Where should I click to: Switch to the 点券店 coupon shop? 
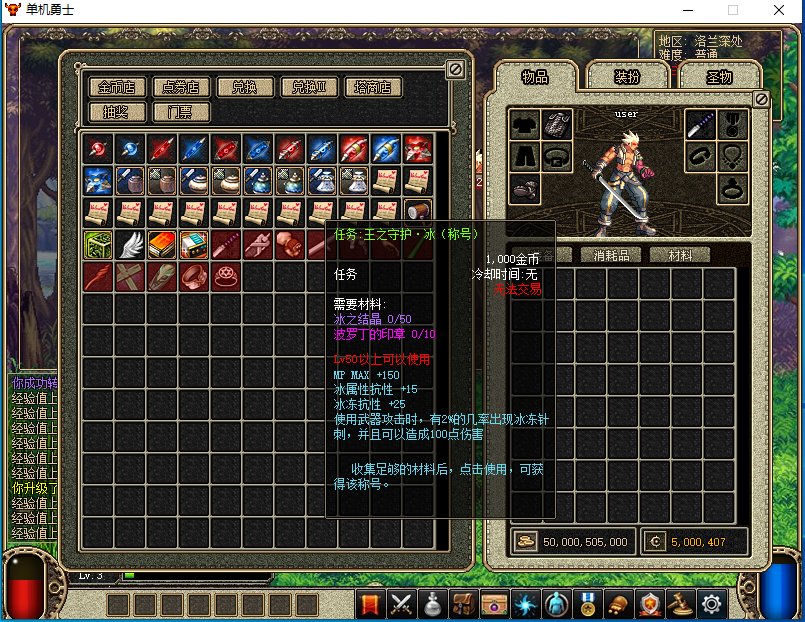pyautogui.click(x=180, y=88)
